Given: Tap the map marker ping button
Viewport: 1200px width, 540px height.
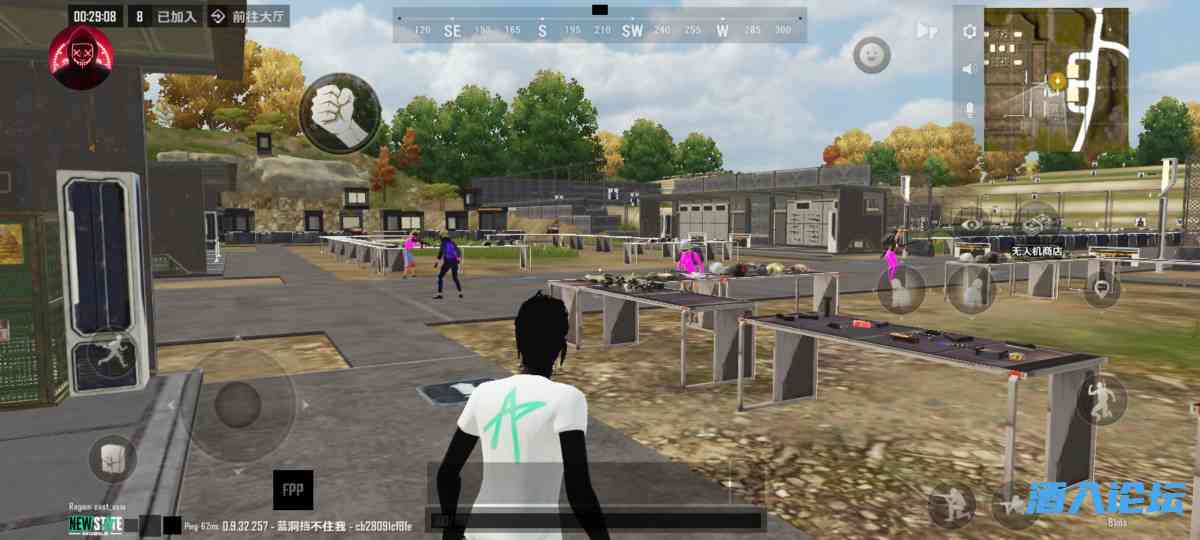Looking at the screenshot, I should pos(1101,290).
